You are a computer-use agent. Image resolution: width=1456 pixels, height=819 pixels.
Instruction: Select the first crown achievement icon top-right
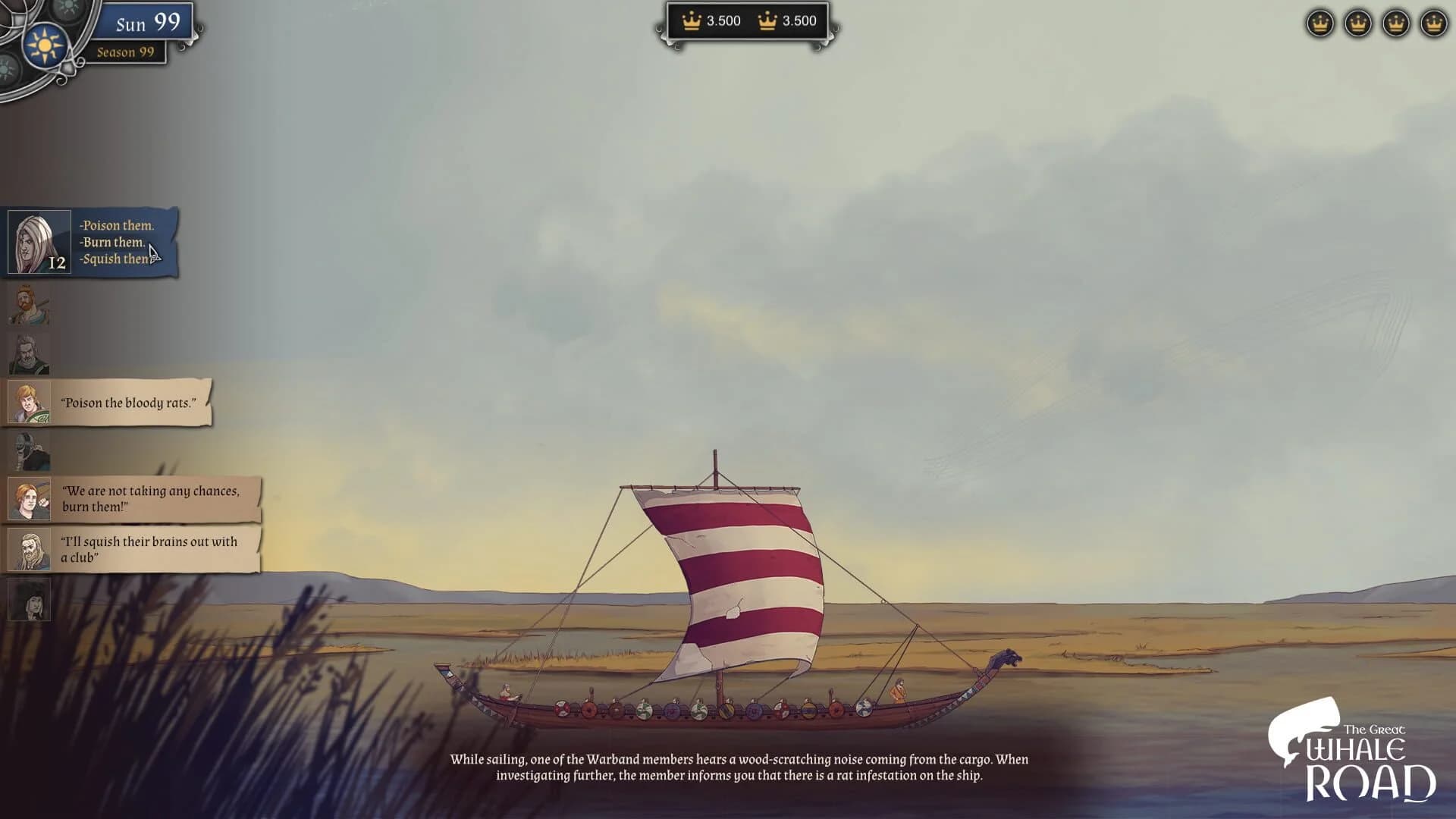coord(1319,23)
